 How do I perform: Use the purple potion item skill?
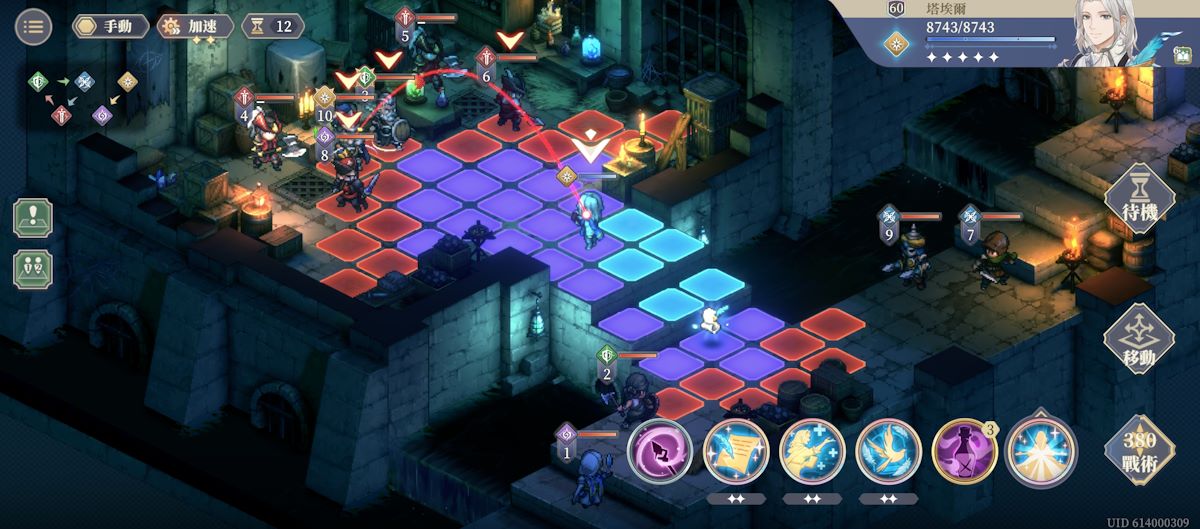pos(964,452)
